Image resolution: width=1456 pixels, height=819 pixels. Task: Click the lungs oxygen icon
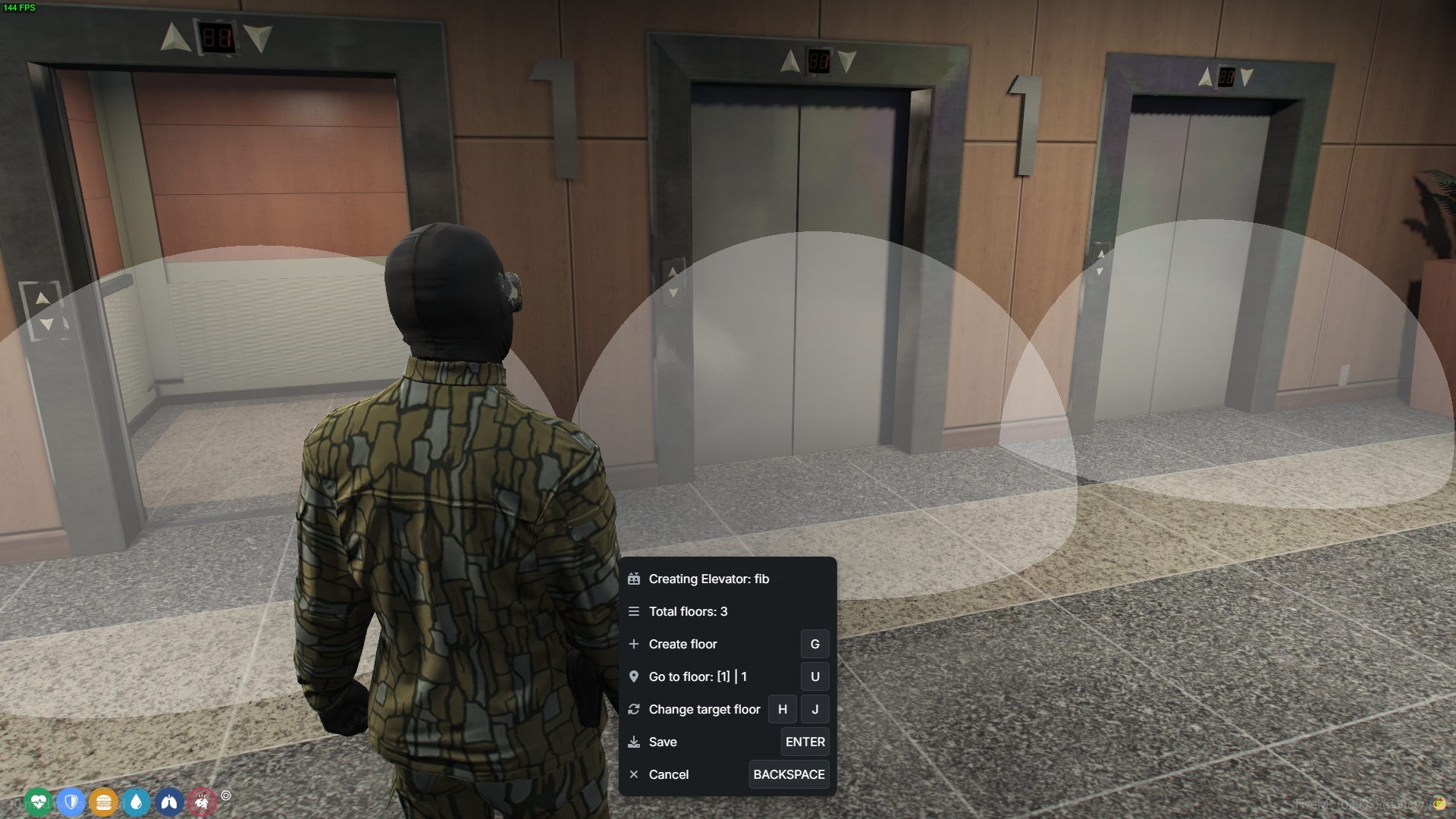169,802
